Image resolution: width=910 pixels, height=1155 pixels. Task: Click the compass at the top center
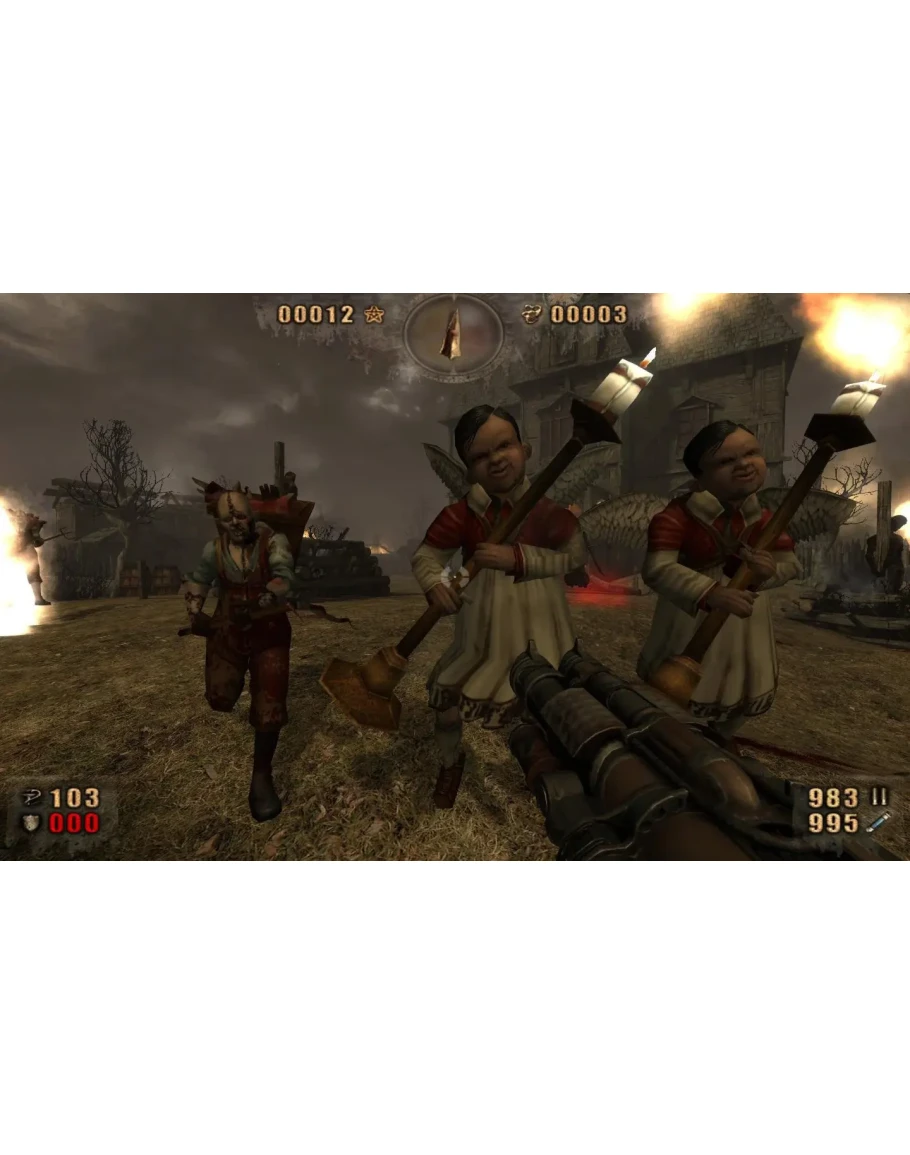point(452,334)
